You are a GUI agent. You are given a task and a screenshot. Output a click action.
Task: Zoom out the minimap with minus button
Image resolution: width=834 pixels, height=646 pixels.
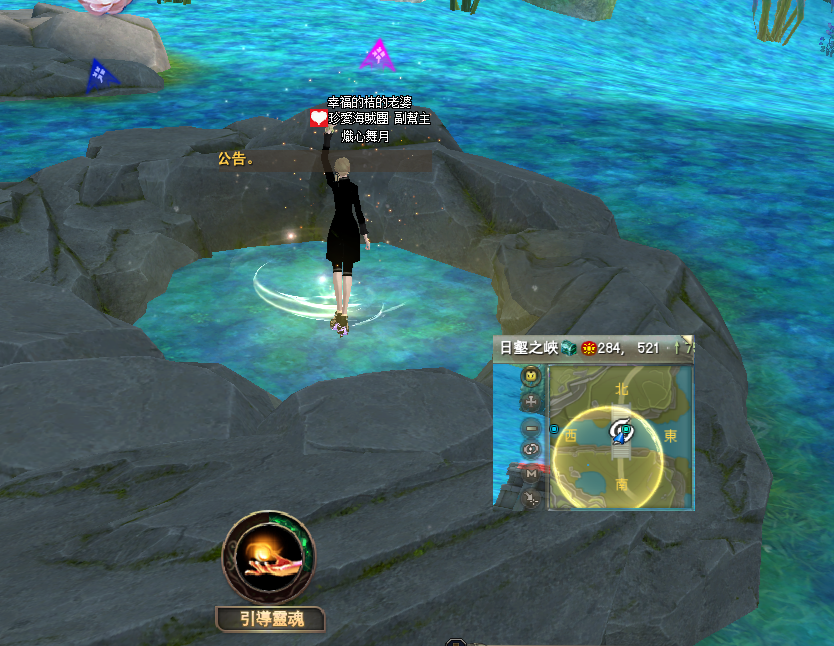[531, 427]
